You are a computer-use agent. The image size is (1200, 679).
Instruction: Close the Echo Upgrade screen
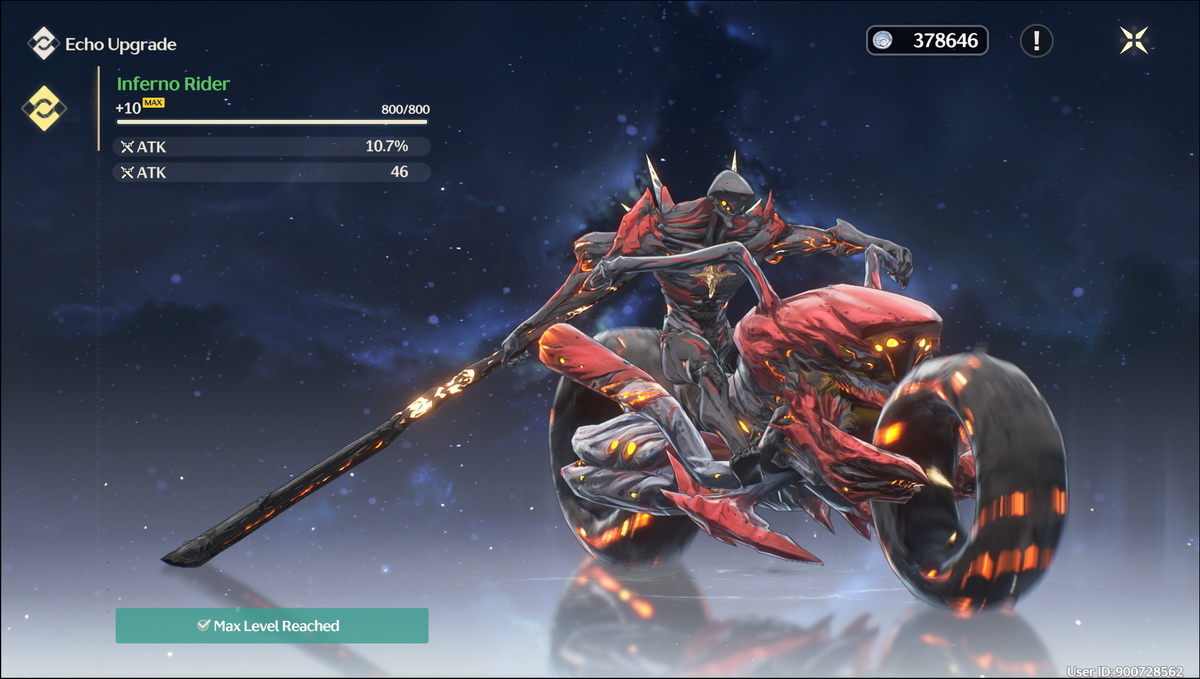click(x=1134, y=40)
